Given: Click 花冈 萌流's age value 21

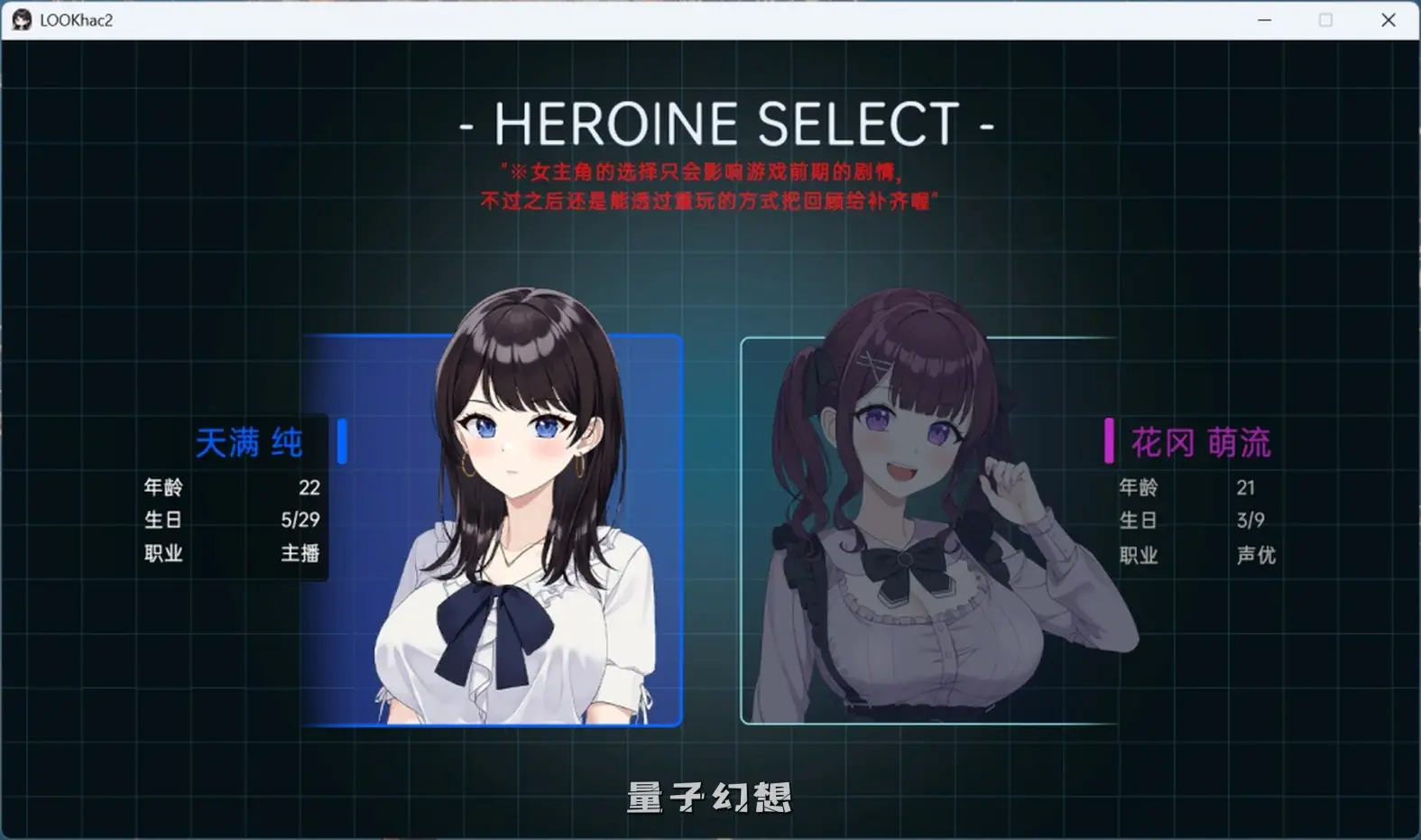Looking at the screenshot, I should [x=1248, y=488].
